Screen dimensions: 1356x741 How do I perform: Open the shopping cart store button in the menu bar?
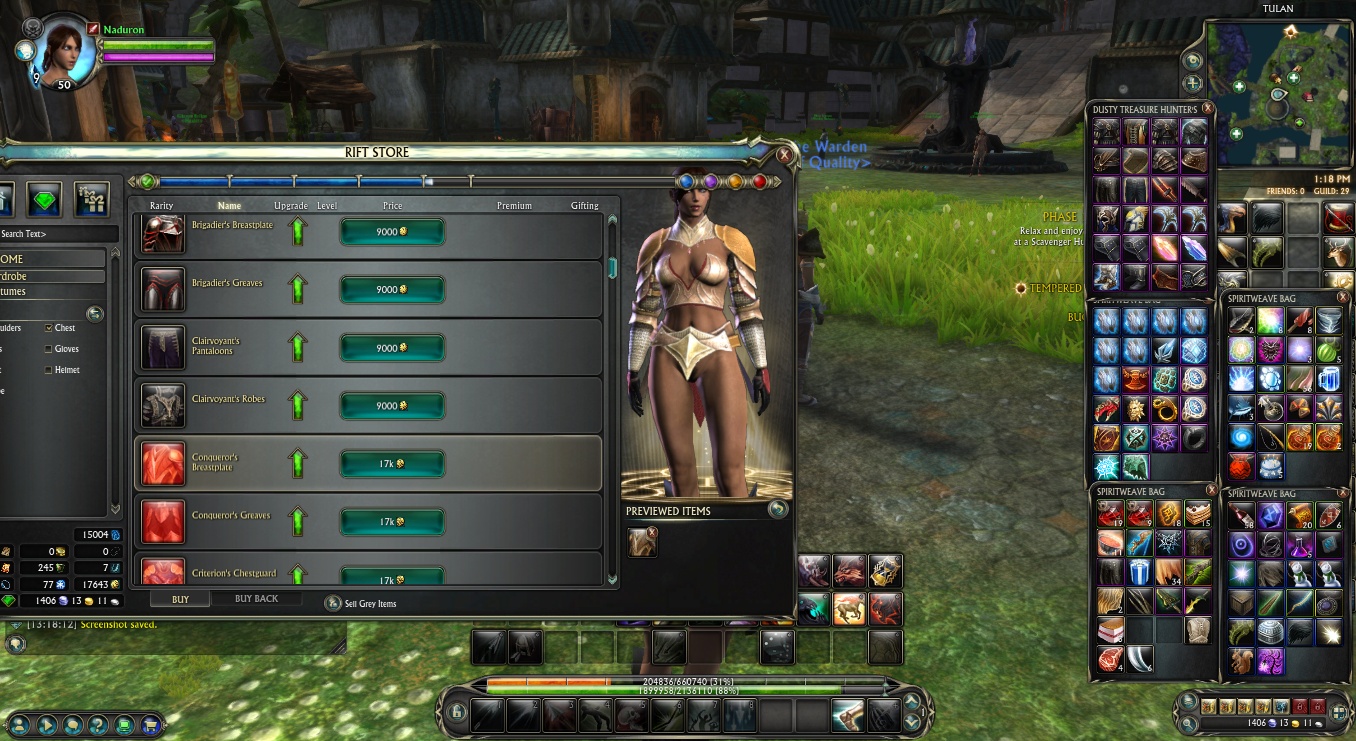coord(150,724)
